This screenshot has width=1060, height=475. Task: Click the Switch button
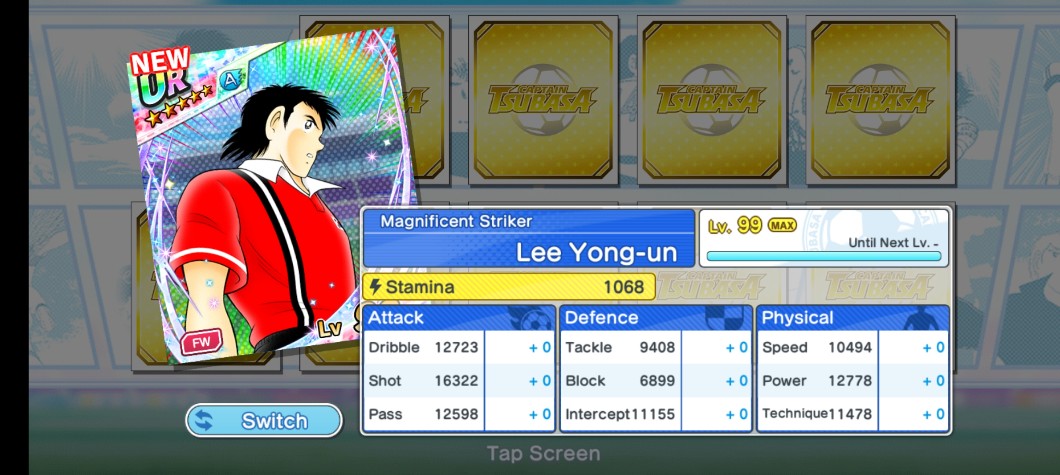pos(264,421)
